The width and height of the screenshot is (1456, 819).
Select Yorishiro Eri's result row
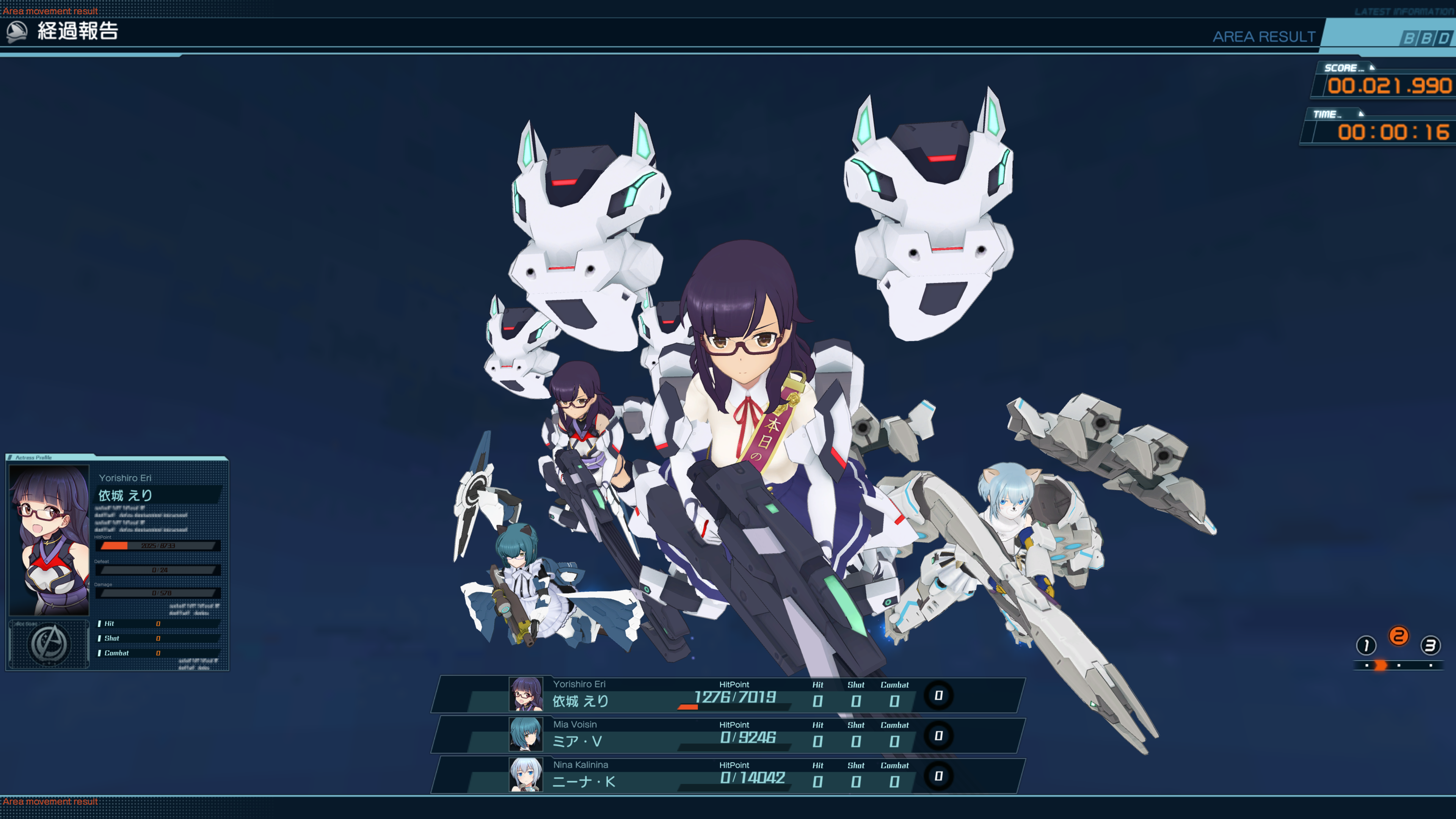[x=728, y=695]
